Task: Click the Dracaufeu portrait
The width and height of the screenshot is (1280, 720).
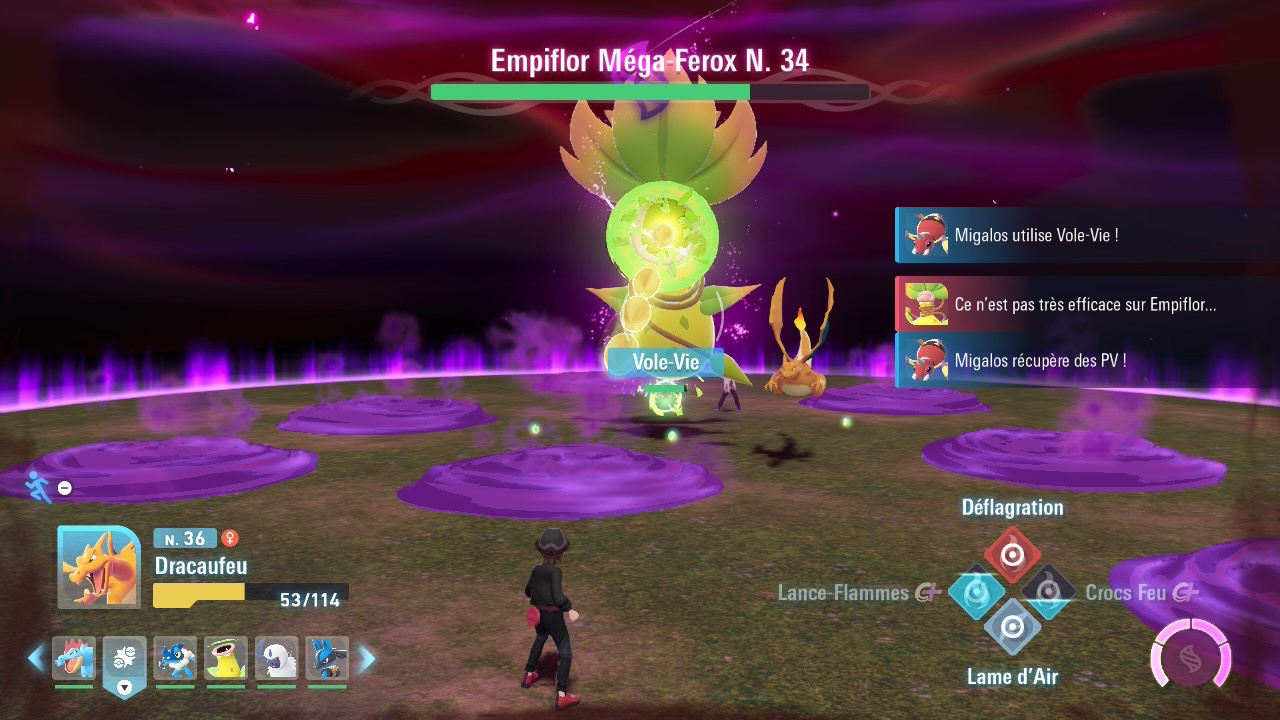Action: tap(99, 567)
